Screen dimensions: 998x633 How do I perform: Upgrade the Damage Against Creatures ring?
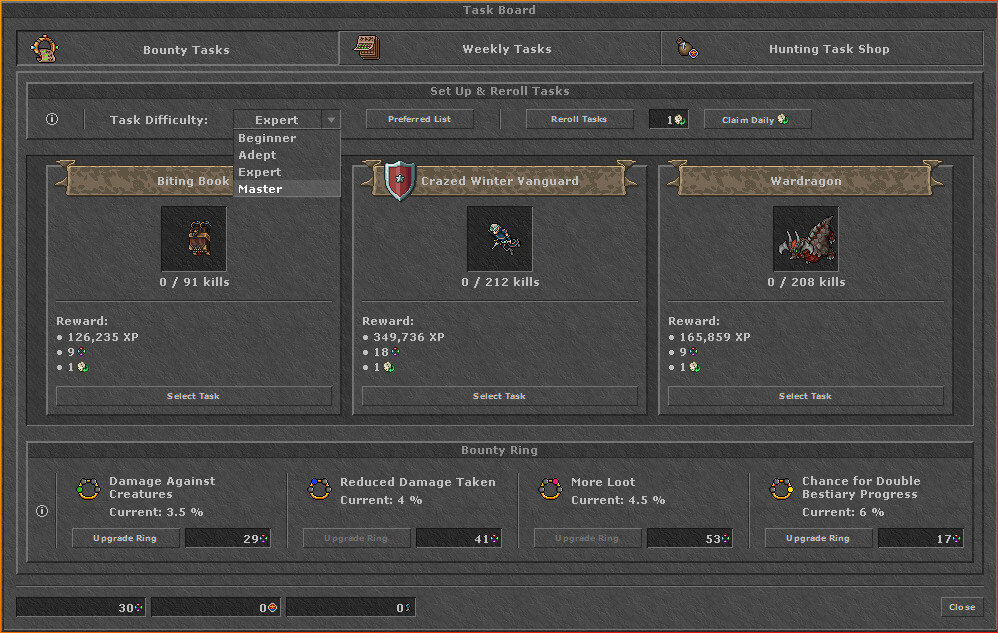click(126, 538)
